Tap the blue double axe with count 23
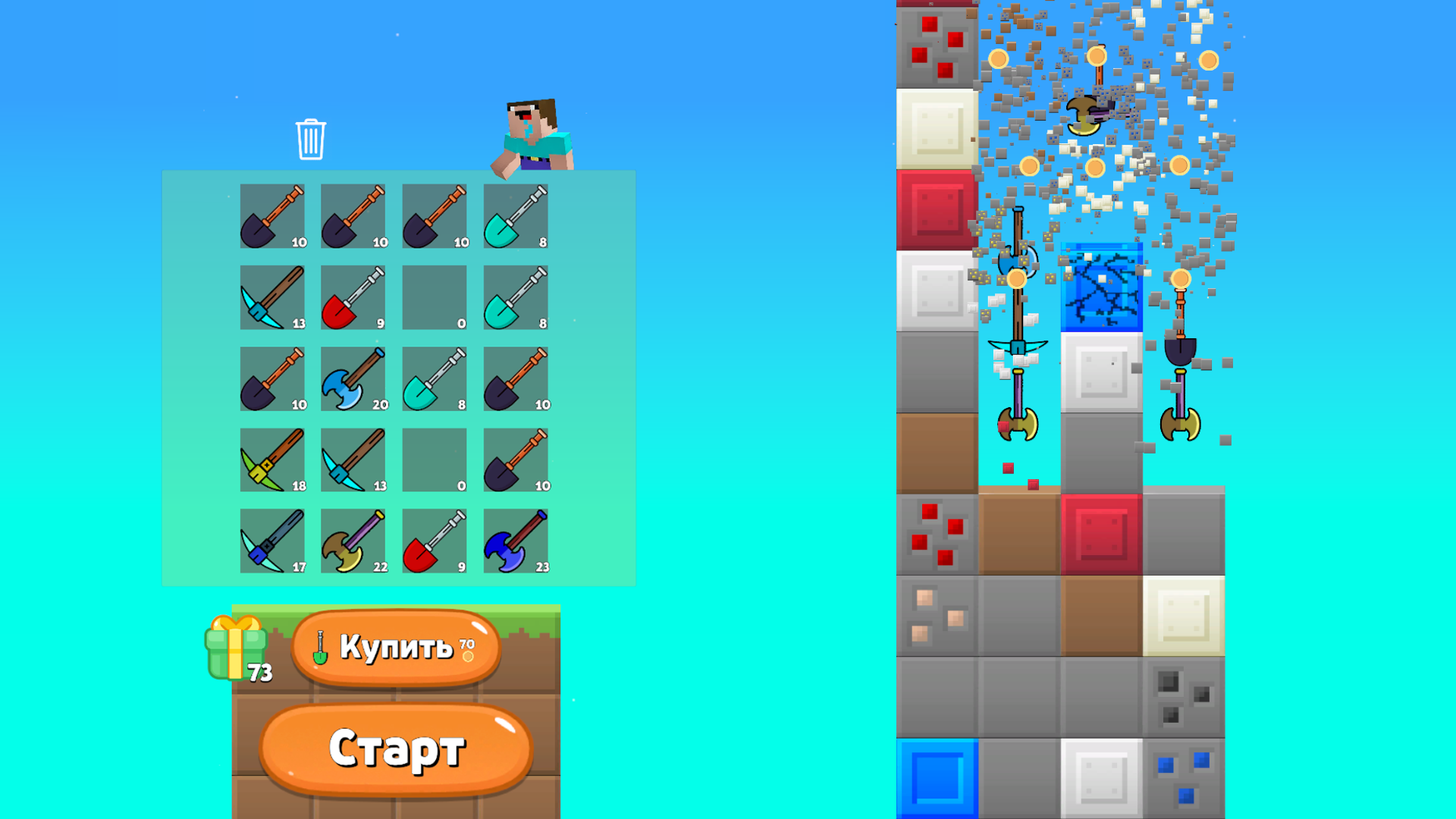Viewport: 1456px width, 819px height. 516,539
